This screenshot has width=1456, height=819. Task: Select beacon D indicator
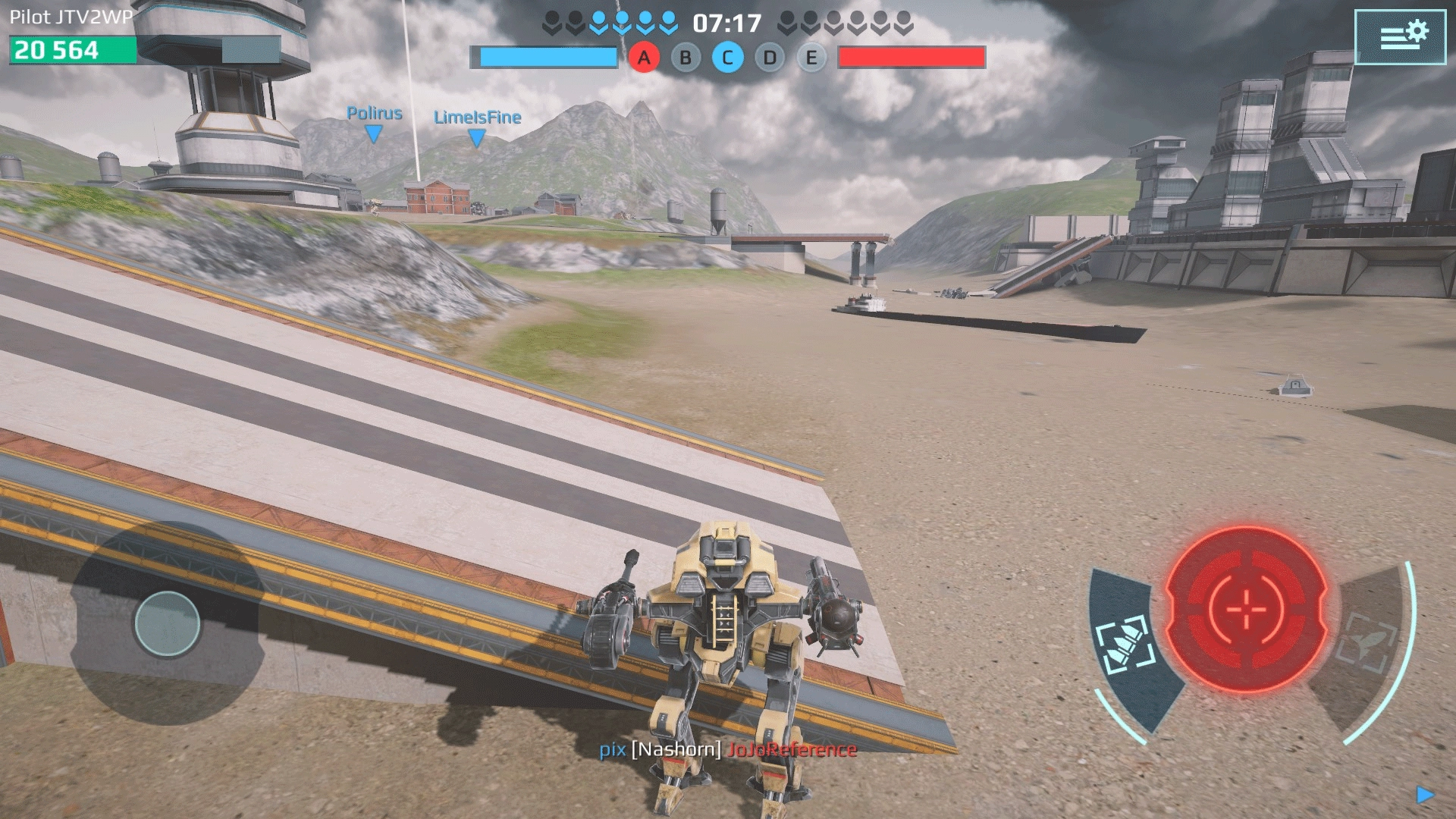(770, 58)
